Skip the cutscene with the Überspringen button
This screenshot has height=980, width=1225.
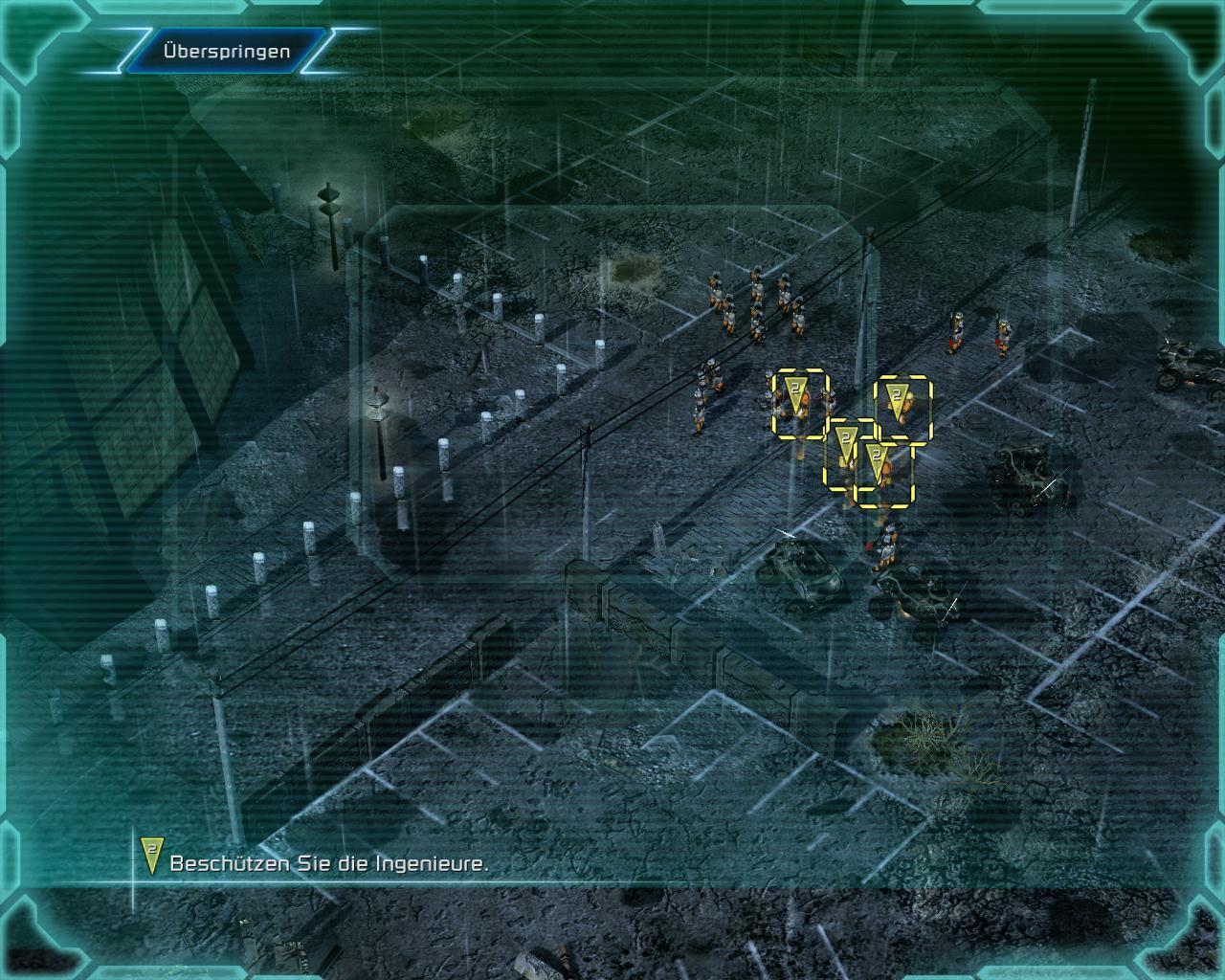pyautogui.click(x=226, y=52)
